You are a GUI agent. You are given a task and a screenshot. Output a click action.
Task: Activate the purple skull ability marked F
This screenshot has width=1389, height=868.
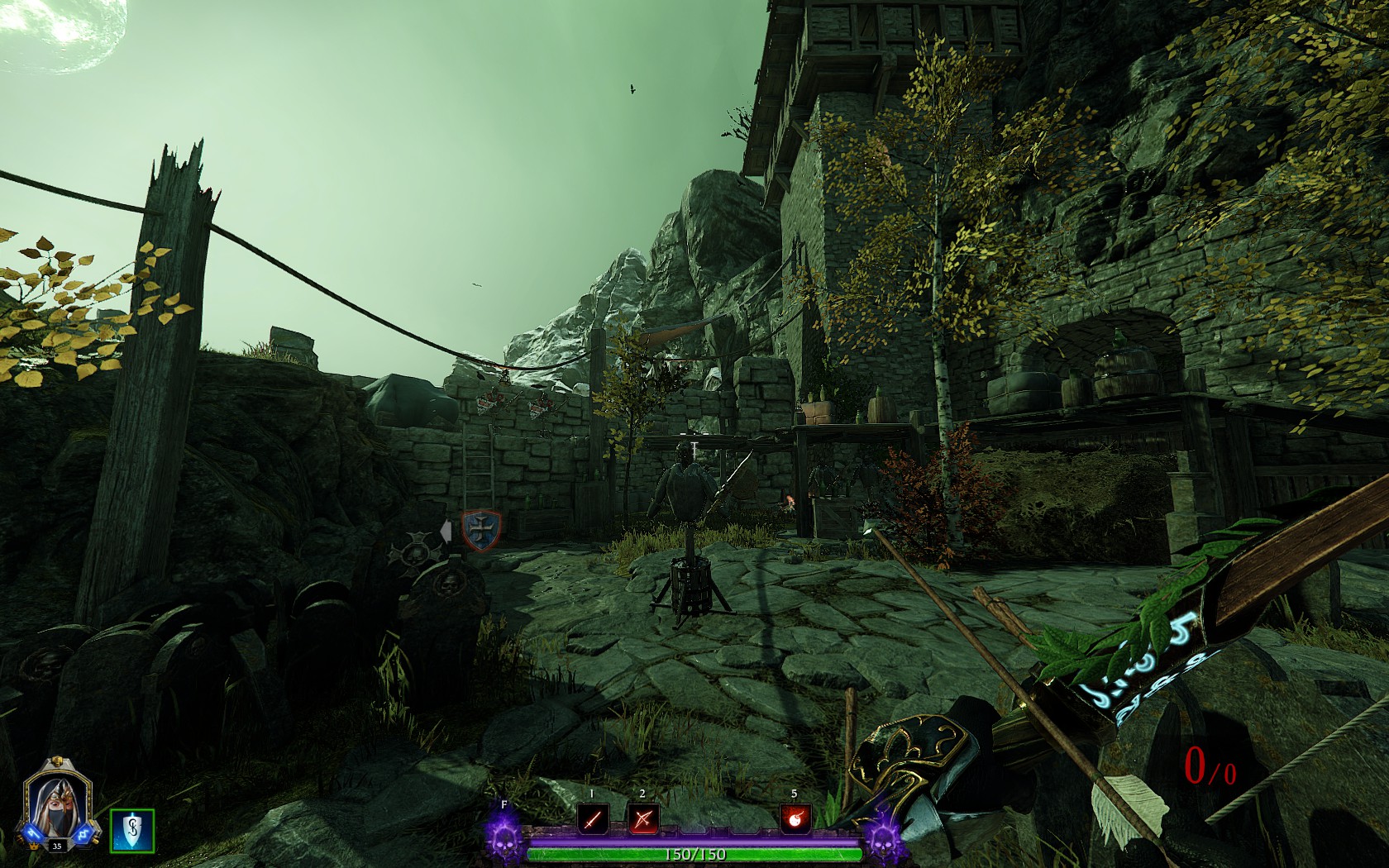click(x=504, y=833)
